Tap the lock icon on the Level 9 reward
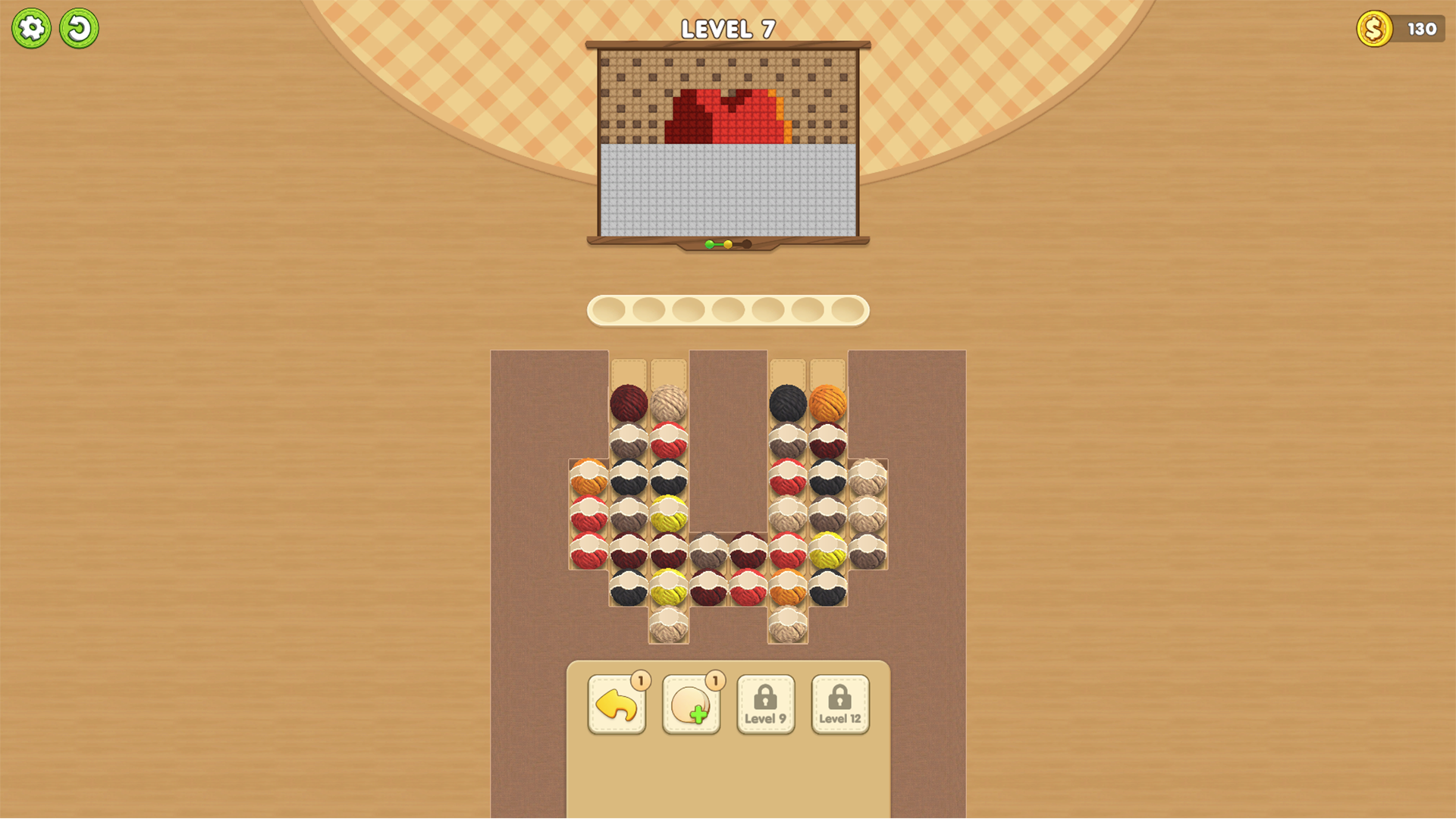1456x819 pixels. coord(765,696)
